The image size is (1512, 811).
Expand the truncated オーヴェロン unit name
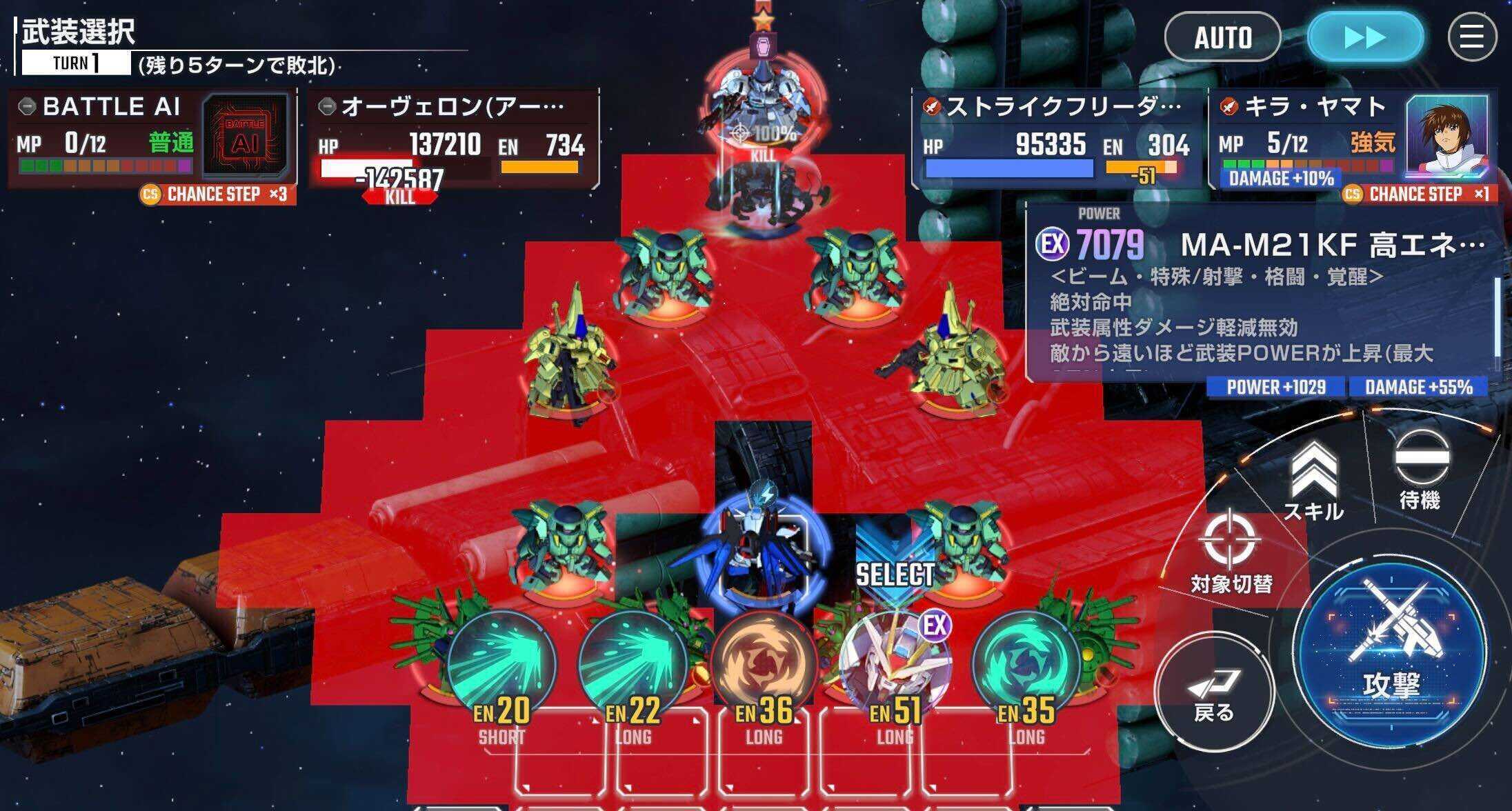[x=448, y=106]
